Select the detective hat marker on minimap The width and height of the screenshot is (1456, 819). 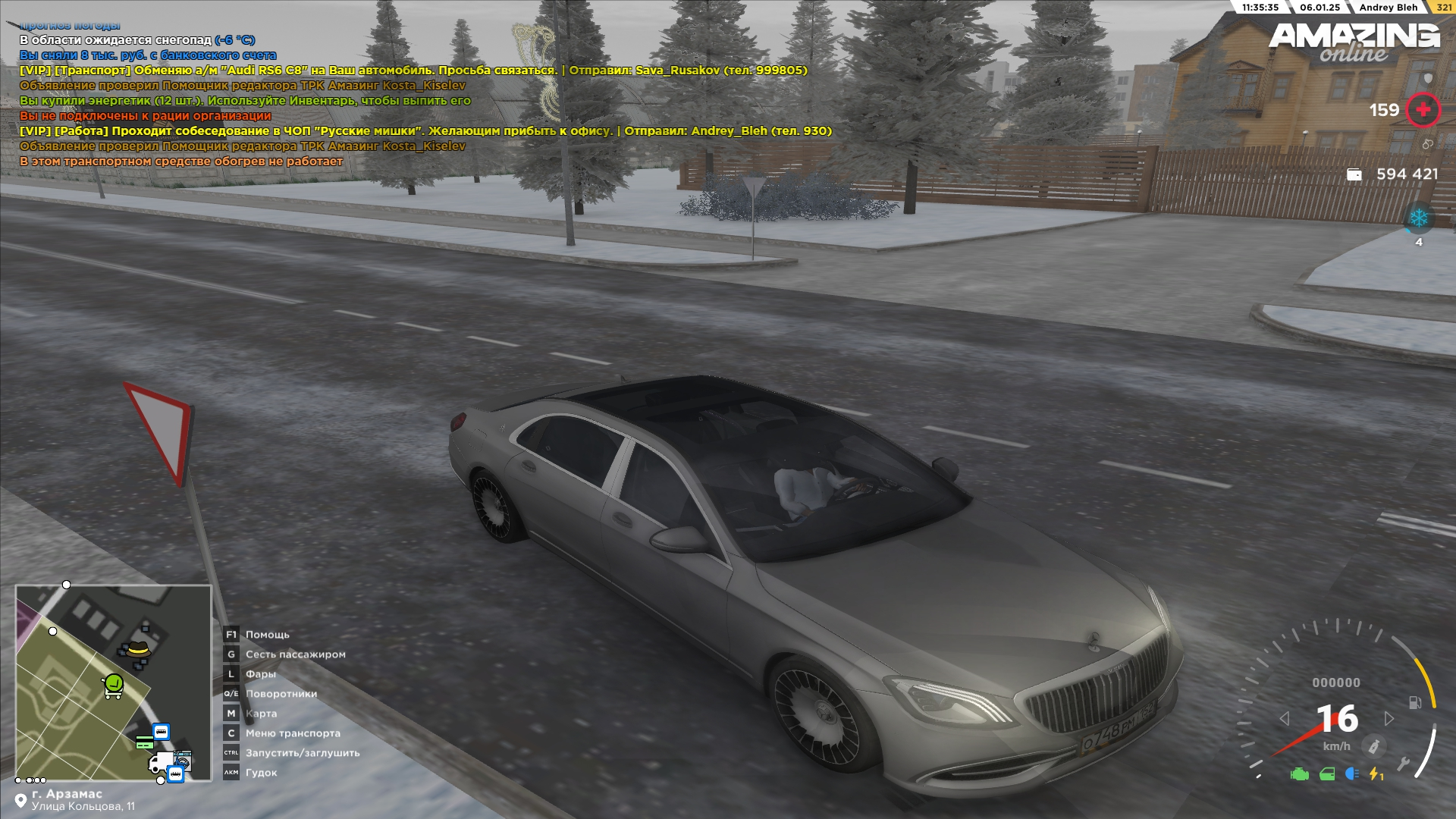[x=137, y=650]
